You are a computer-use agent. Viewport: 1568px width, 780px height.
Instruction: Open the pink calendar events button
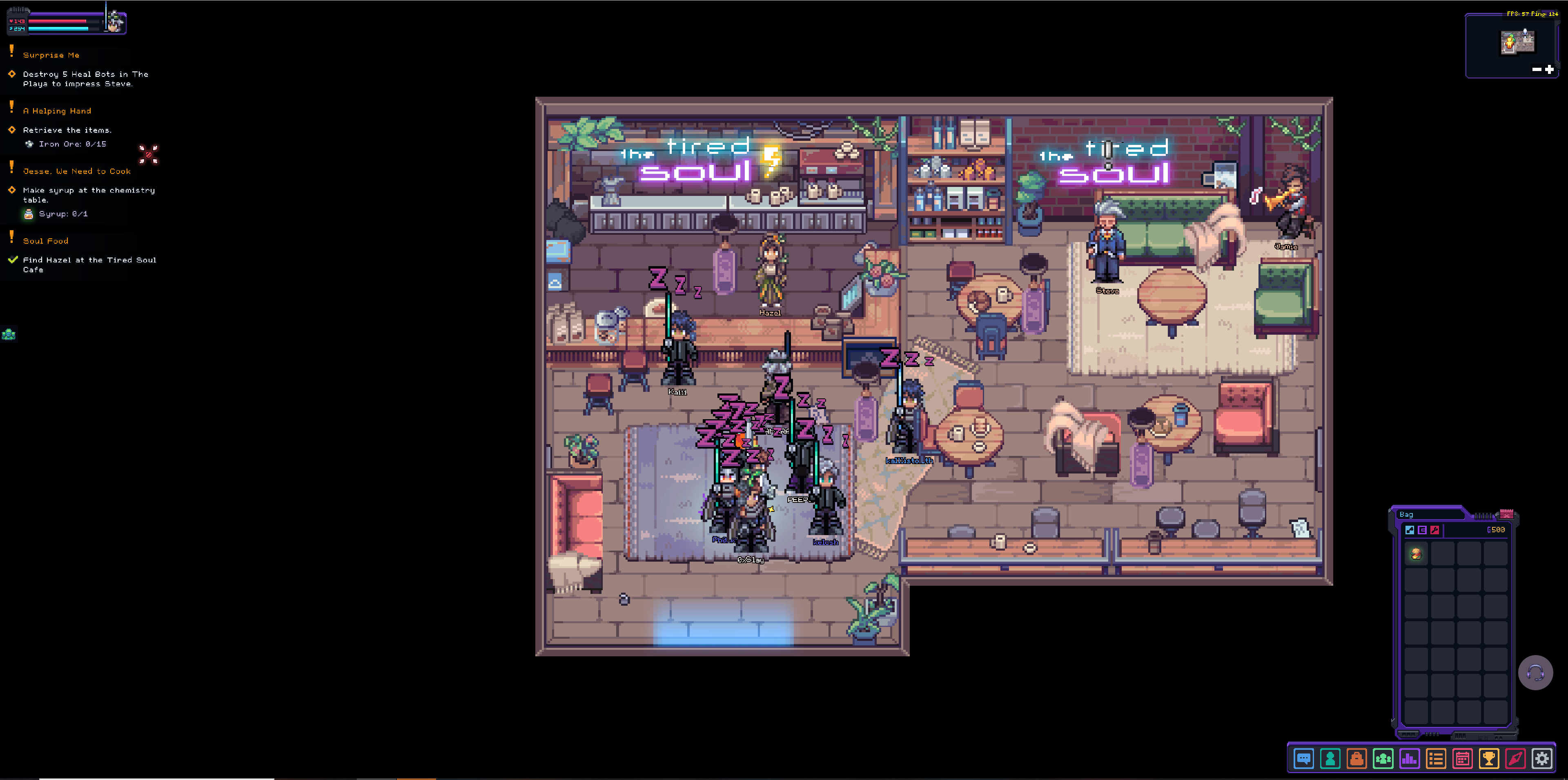point(1462,759)
